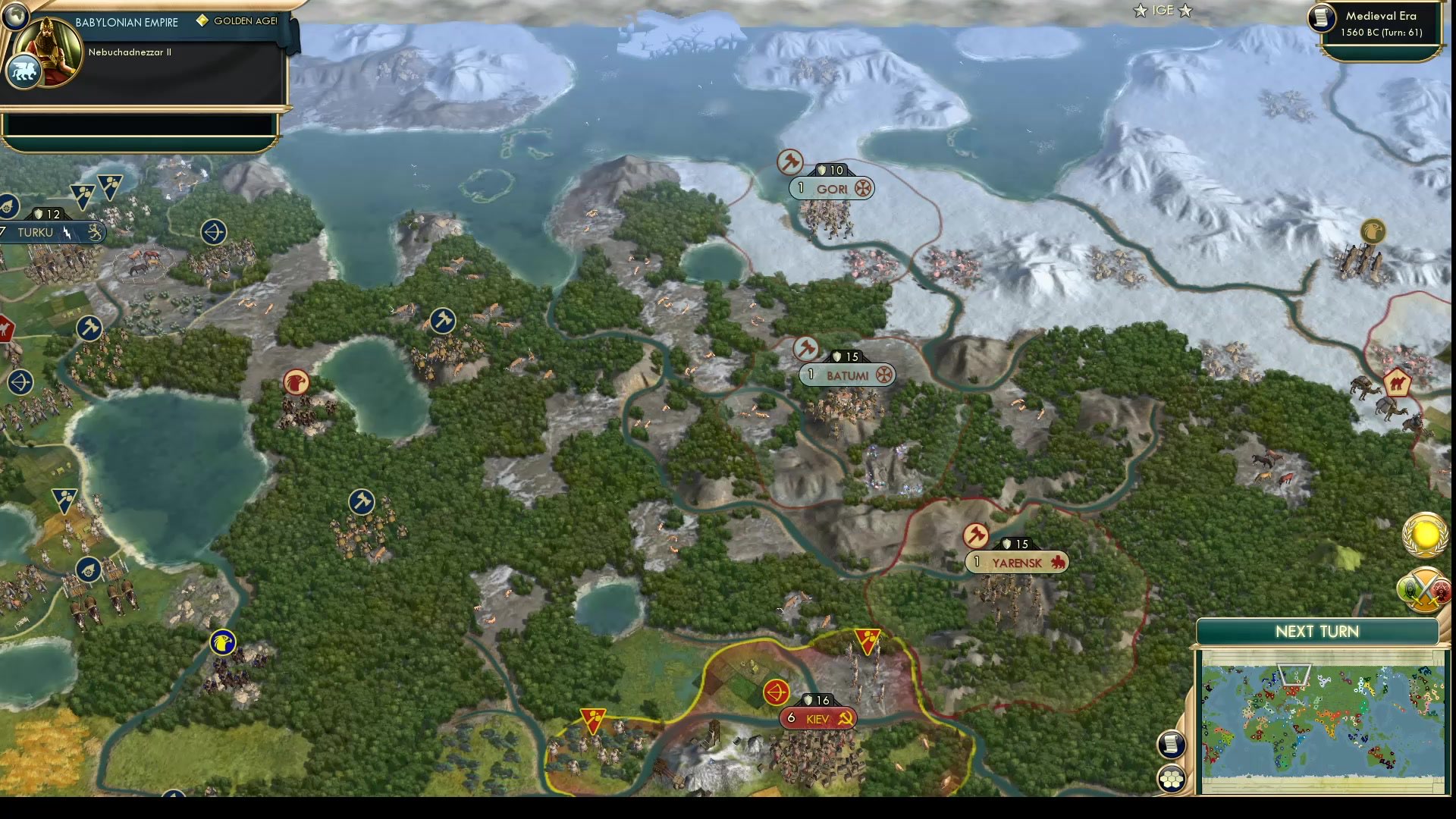Open the Batumi city-state banner
1456x819 pixels.
pyautogui.click(x=847, y=375)
